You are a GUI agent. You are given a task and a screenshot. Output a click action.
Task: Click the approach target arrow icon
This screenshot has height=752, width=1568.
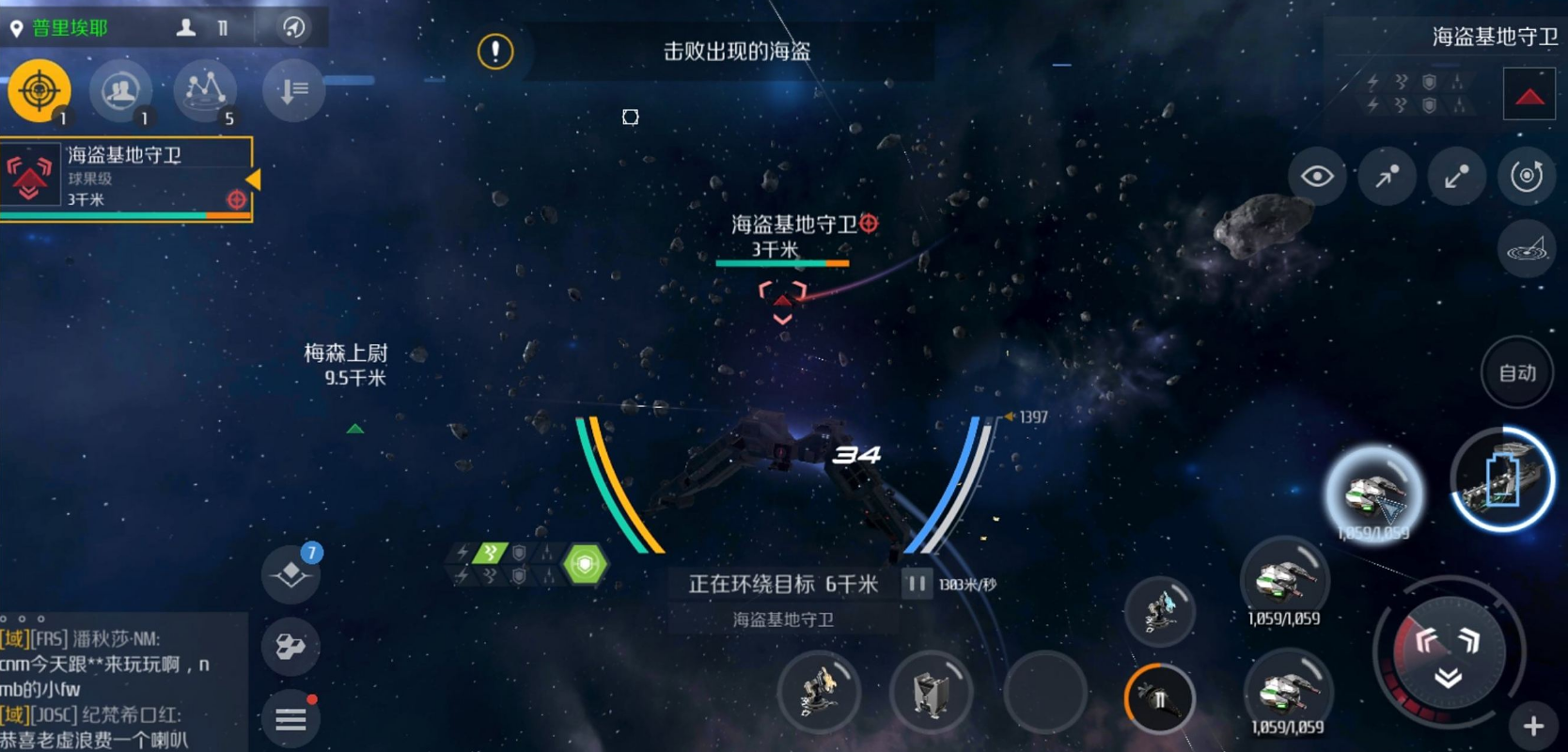(1388, 176)
